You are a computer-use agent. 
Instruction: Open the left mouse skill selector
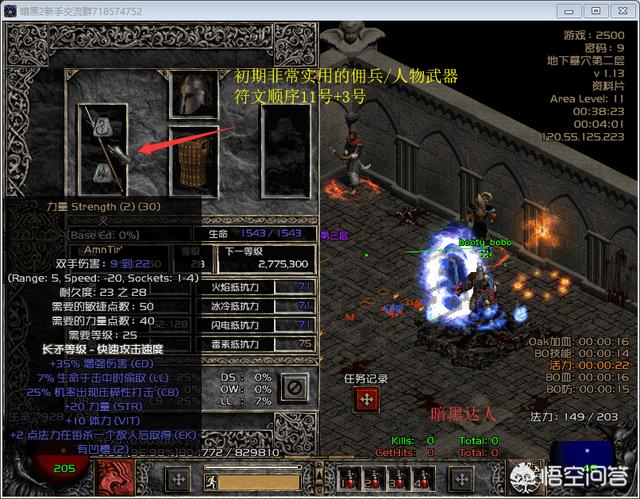[176, 478]
